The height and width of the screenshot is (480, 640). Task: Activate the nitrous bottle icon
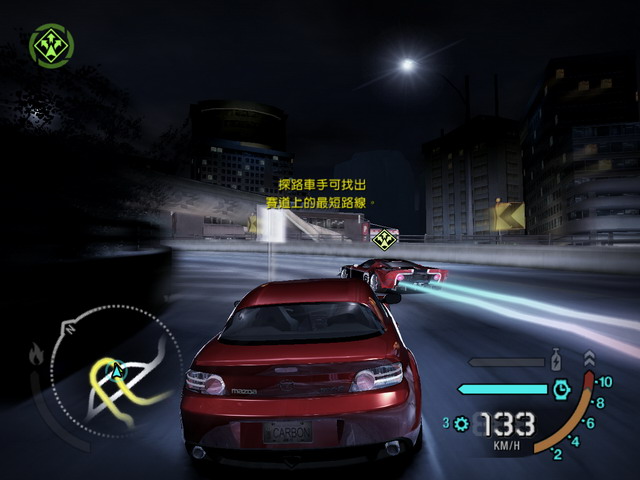(x=555, y=358)
